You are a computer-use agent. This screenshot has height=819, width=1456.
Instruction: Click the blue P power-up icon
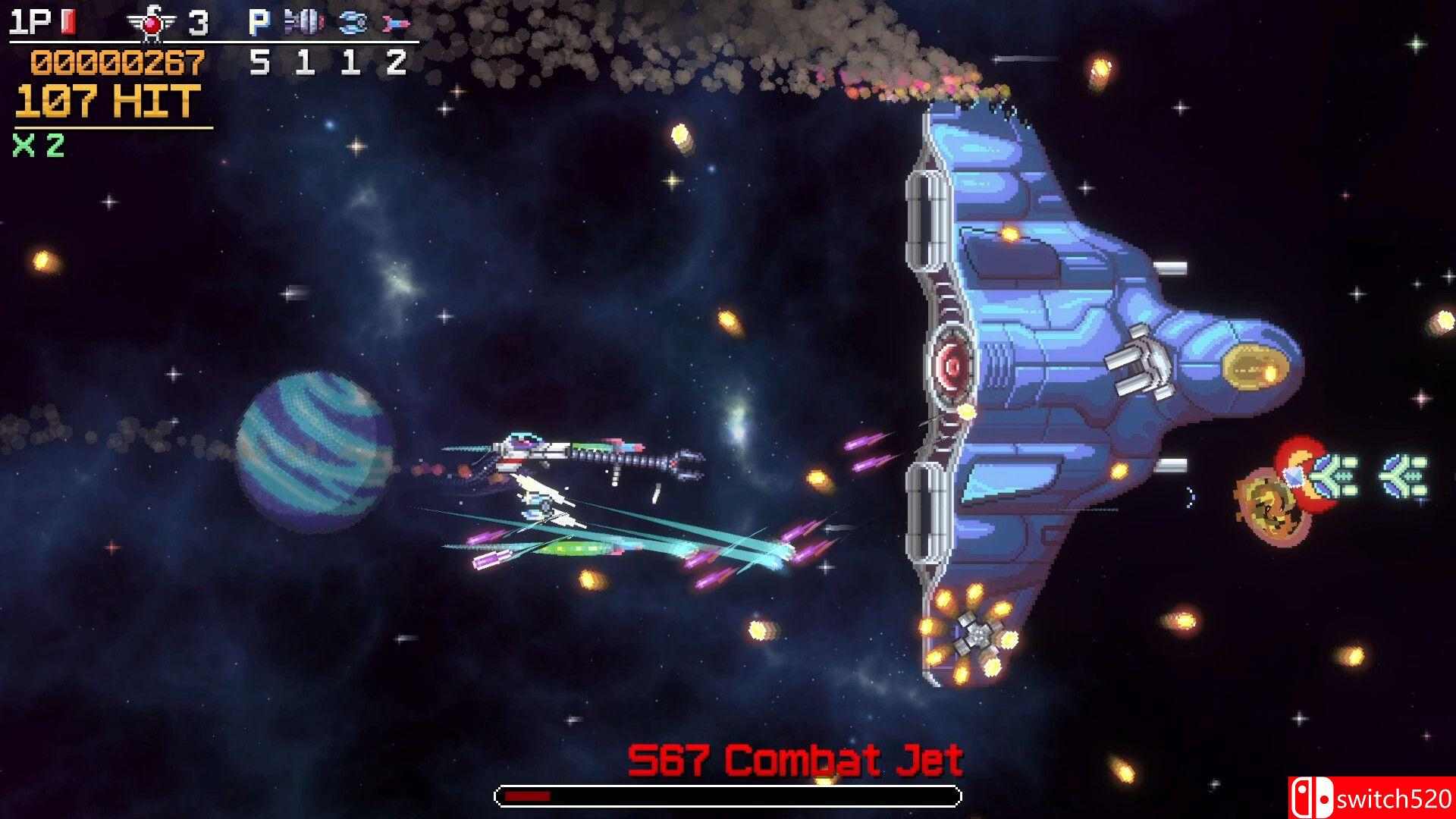click(x=258, y=19)
